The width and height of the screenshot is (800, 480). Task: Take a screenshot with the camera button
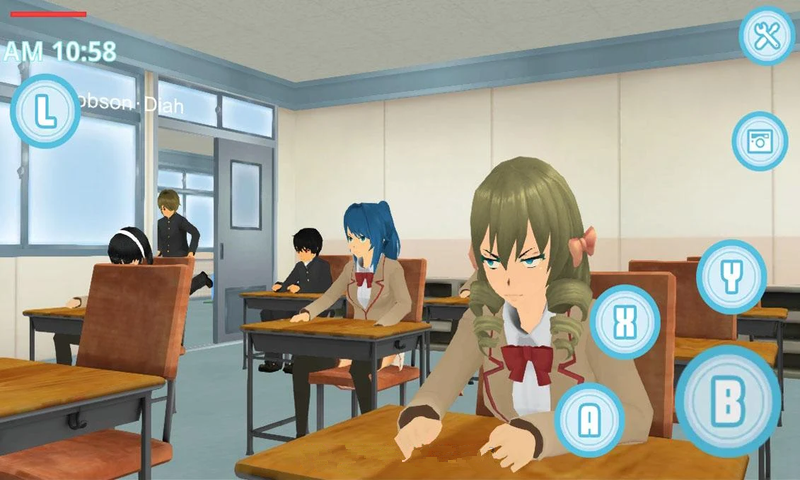pos(760,141)
